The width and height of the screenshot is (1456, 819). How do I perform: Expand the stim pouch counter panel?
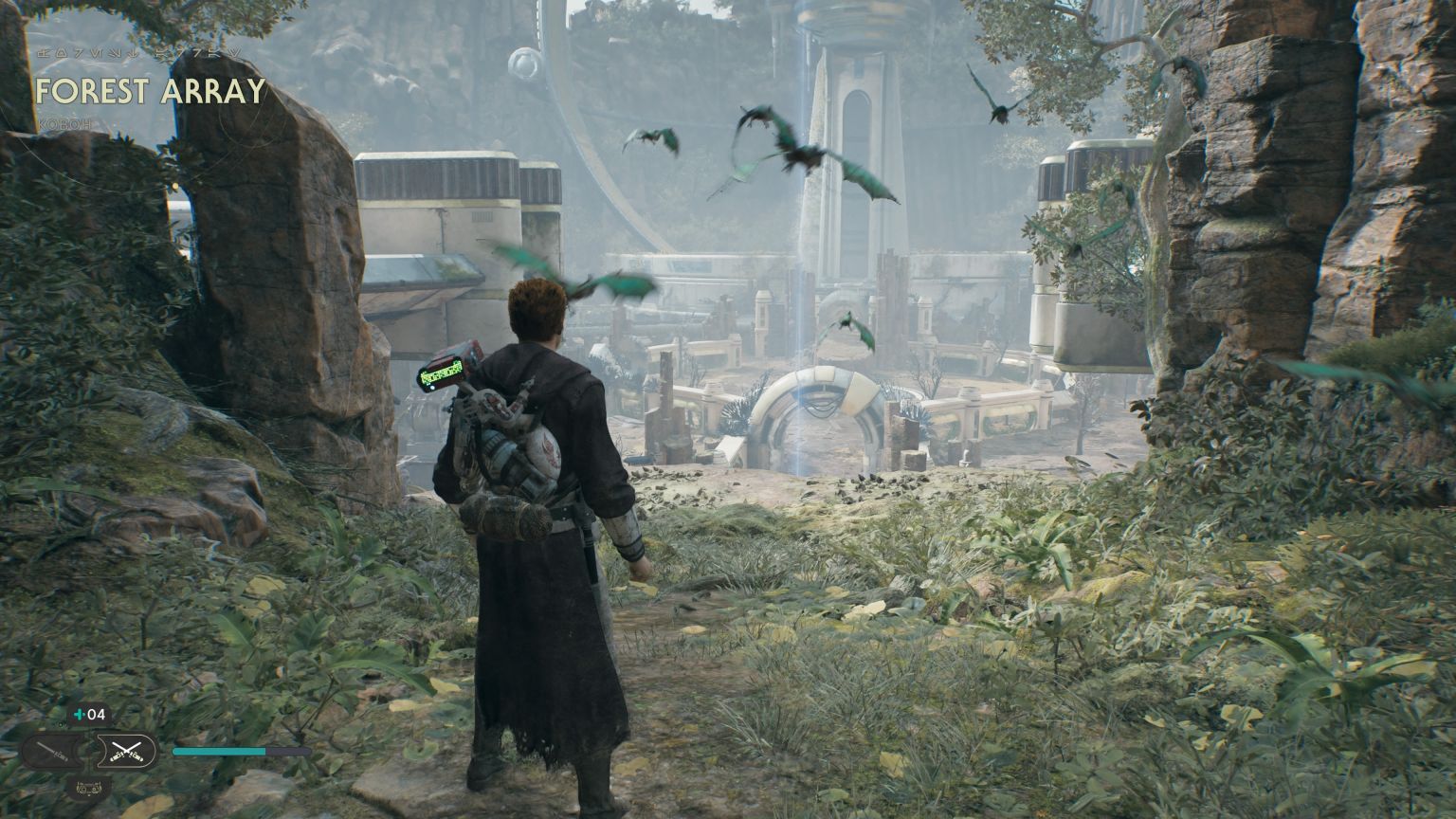pos(90,714)
